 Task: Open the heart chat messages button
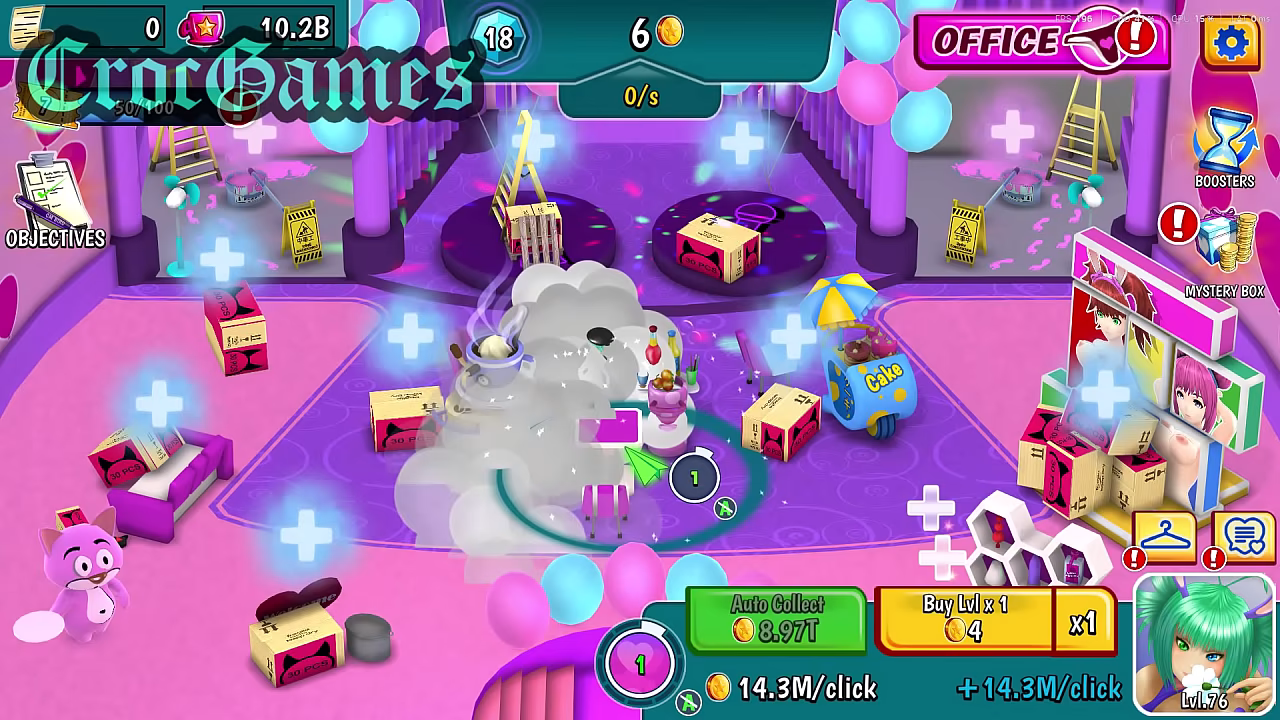tap(1245, 538)
